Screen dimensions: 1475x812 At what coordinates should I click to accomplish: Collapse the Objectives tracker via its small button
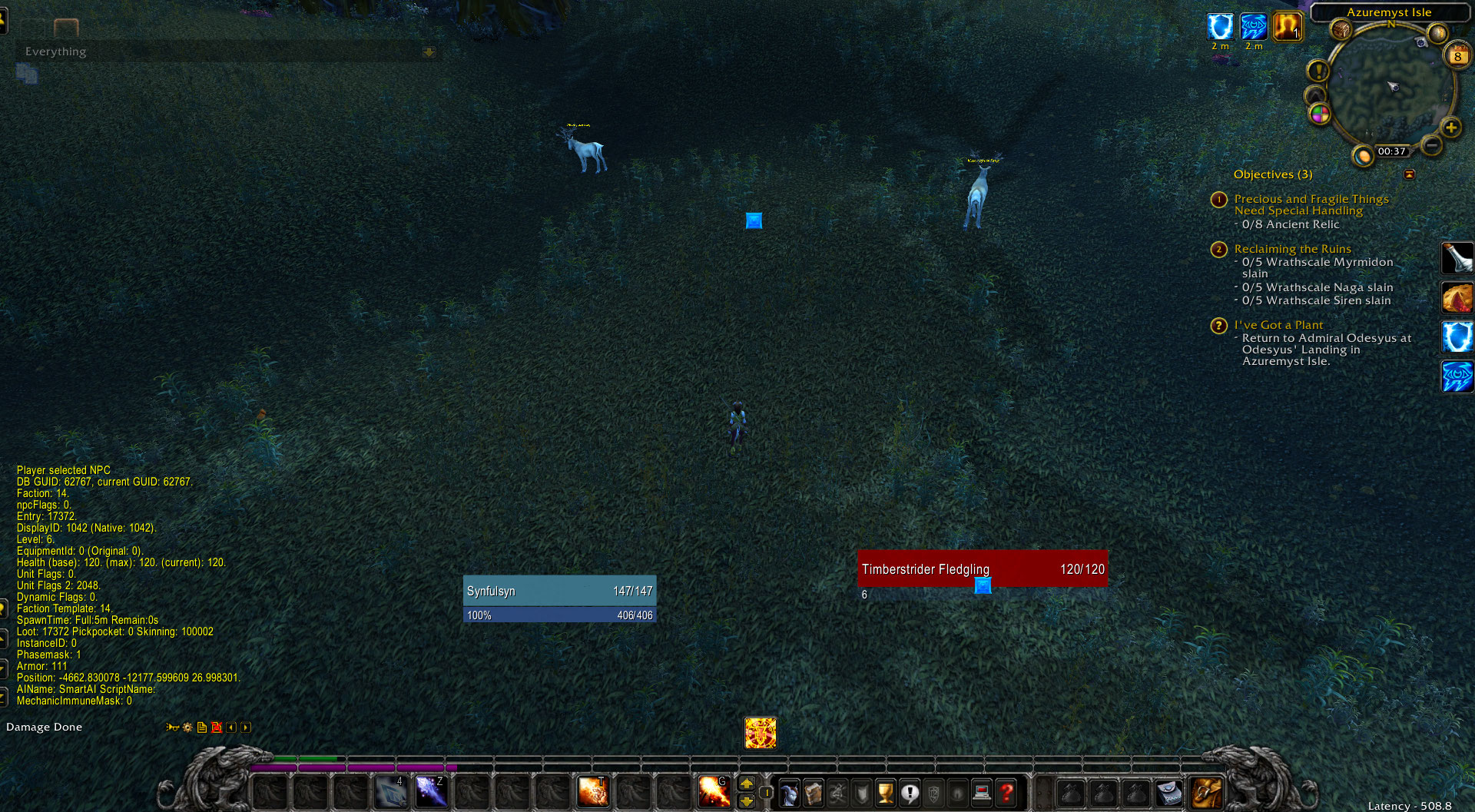click(x=1410, y=174)
